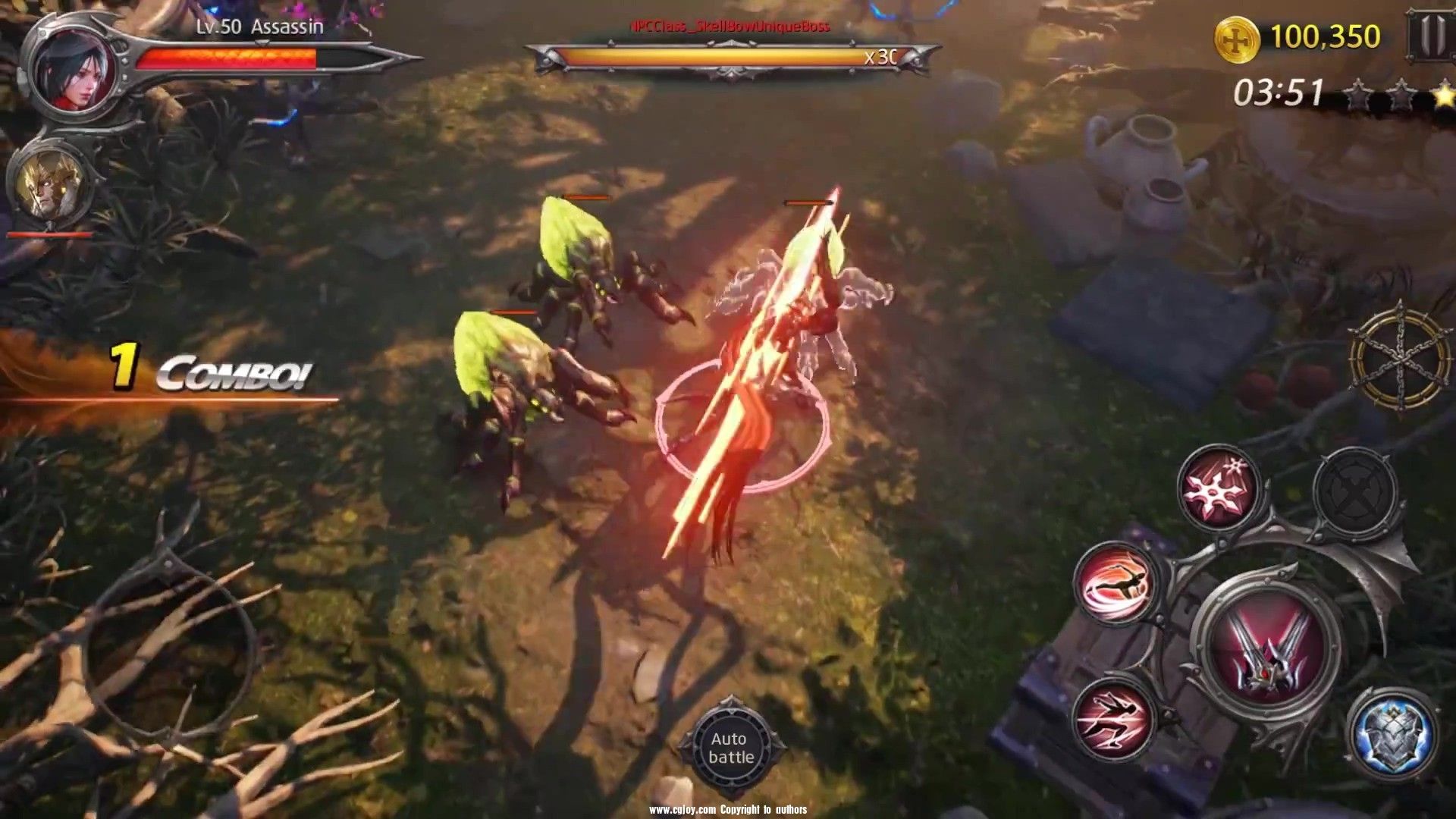Activate the blue armor shield skill
The width and height of the screenshot is (1456, 819).
click(1392, 733)
